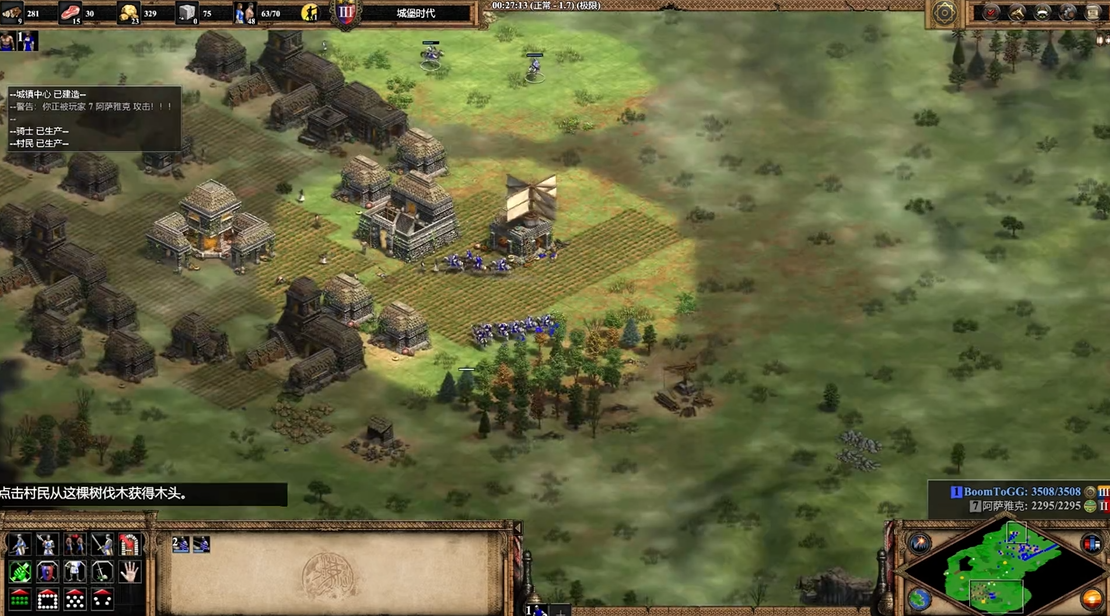Viewport: 1110px width, 616px height.
Task: Set the shield defensive stance
Action: 47,571
